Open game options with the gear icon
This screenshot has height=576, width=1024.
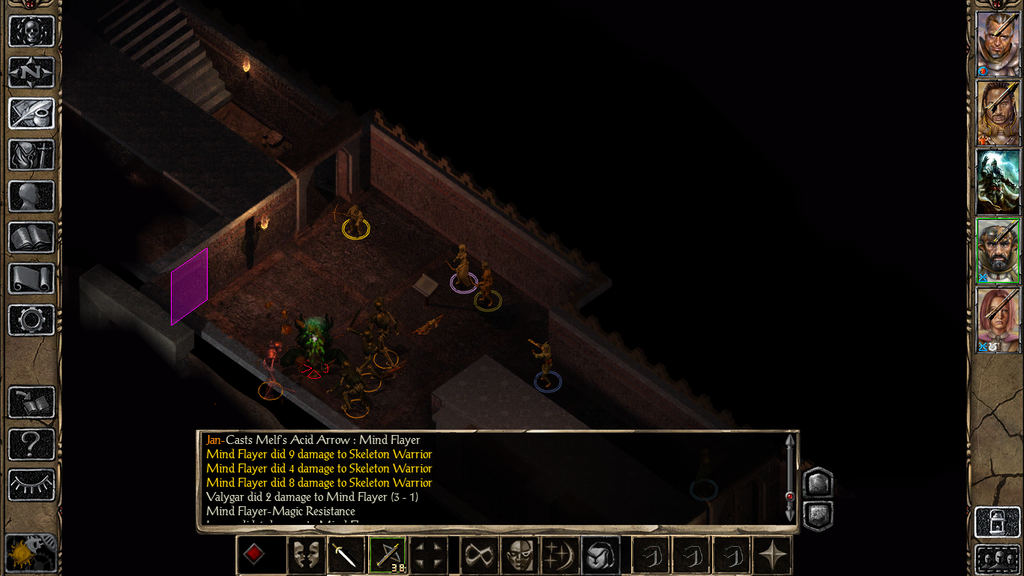(31, 320)
